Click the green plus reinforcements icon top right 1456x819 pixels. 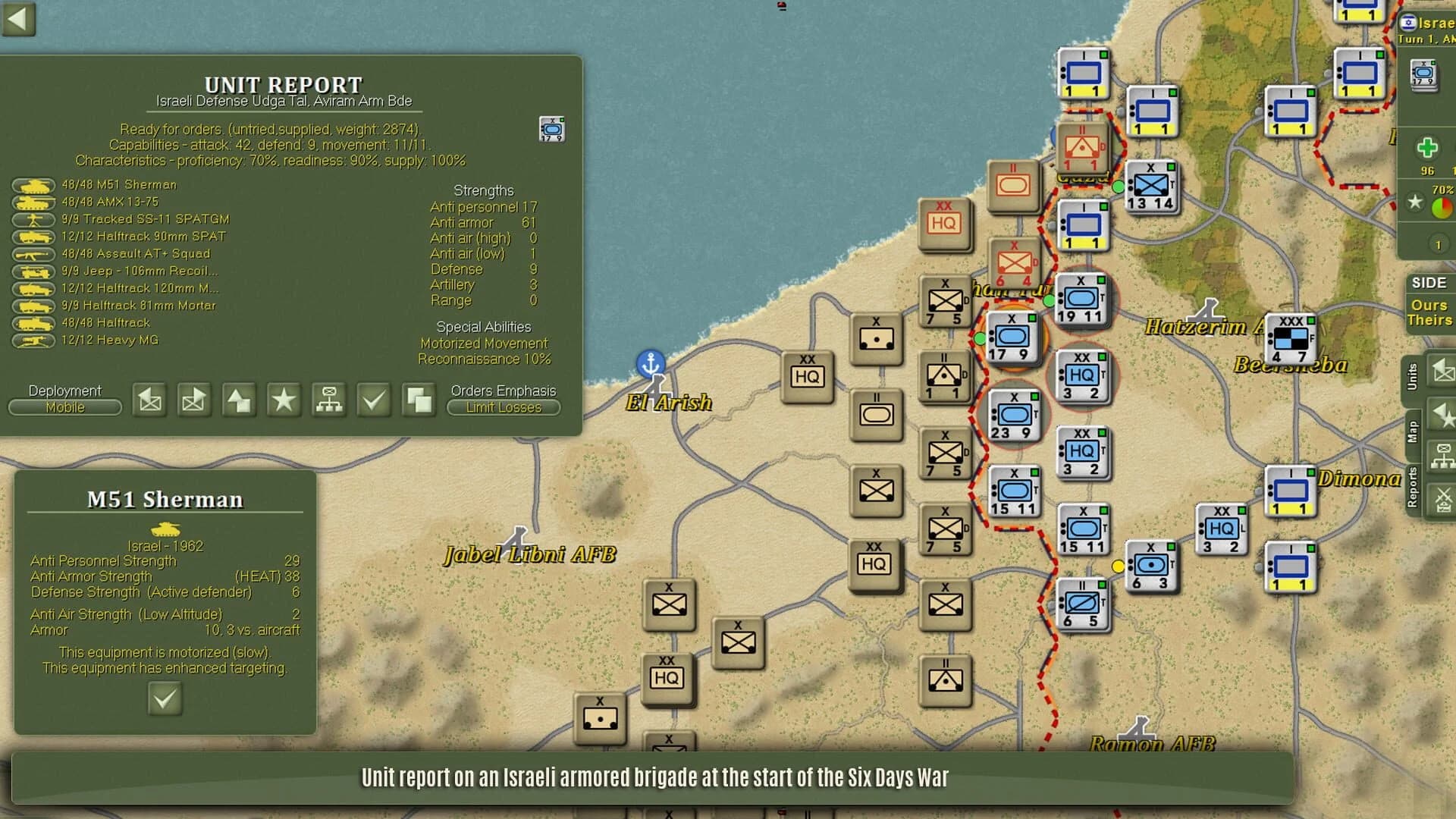click(x=1428, y=146)
